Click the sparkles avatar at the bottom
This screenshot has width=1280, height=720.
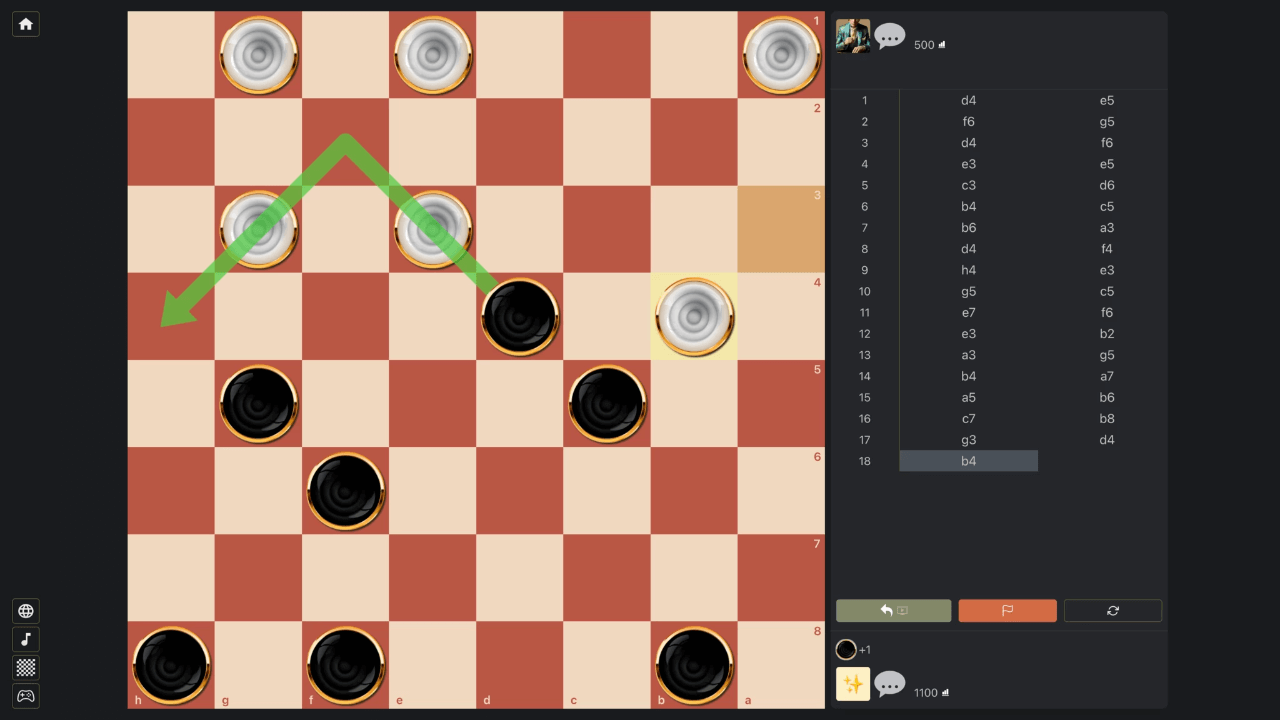[x=852, y=684]
